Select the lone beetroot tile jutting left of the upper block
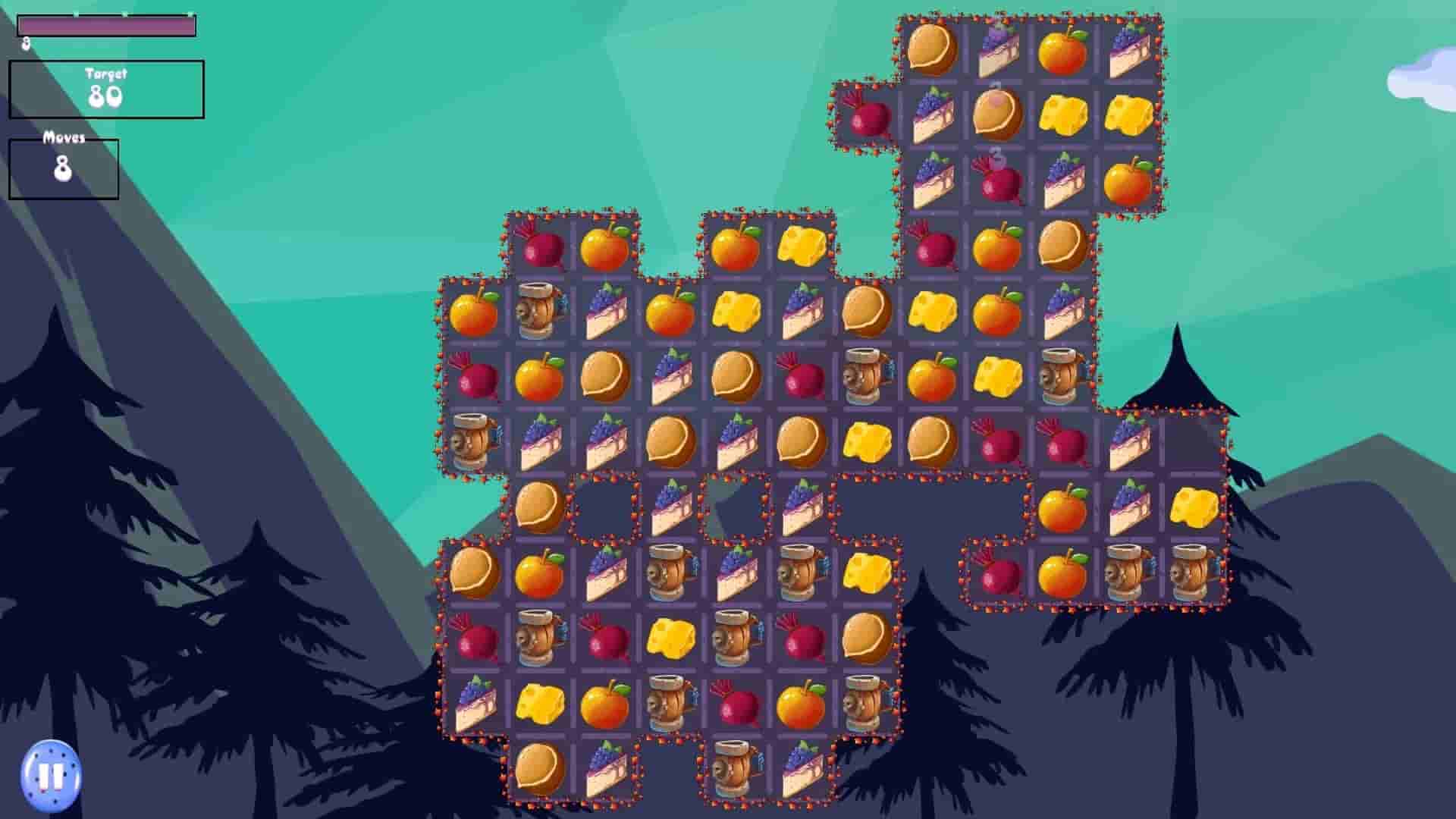Image resolution: width=1456 pixels, height=819 pixels. (x=867, y=115)
